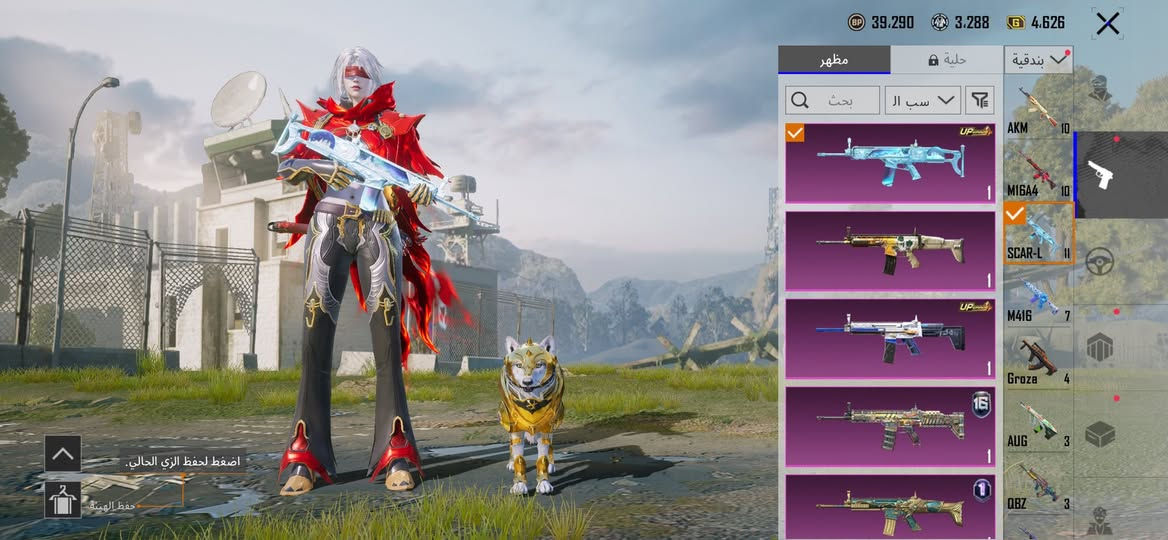Click the بحث search field

(830, 99)
